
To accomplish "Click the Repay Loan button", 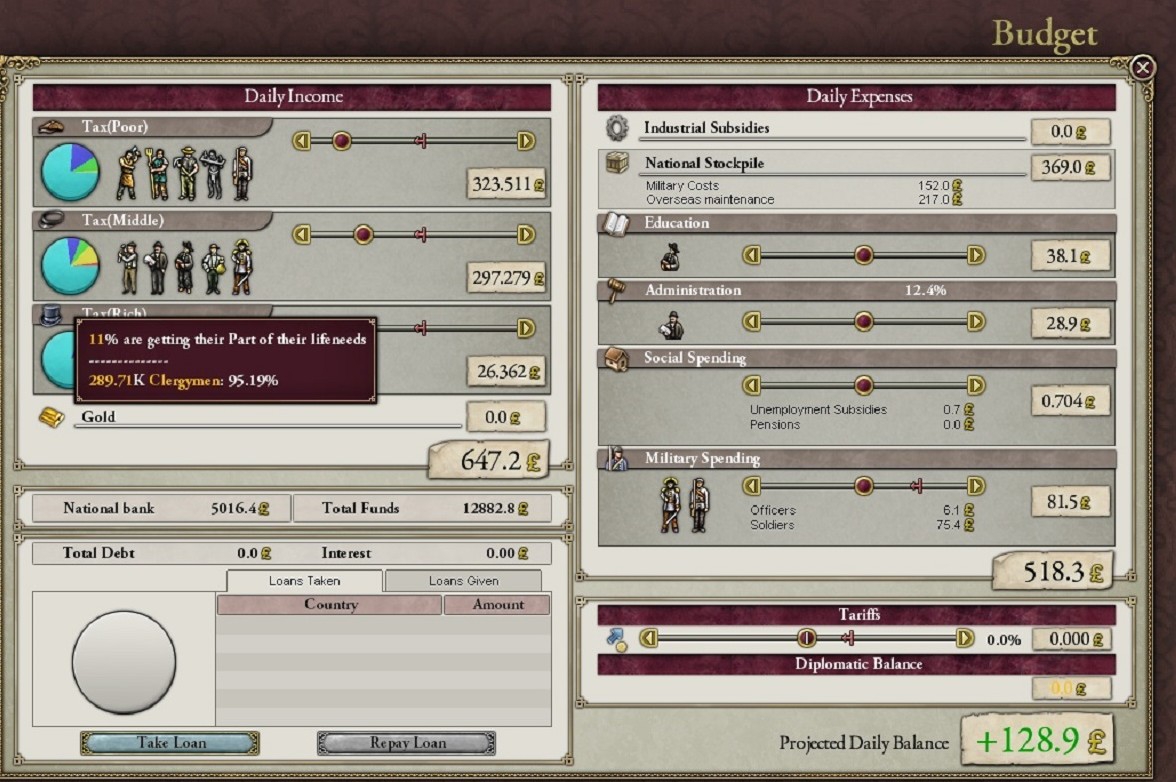I will point(406,743).
